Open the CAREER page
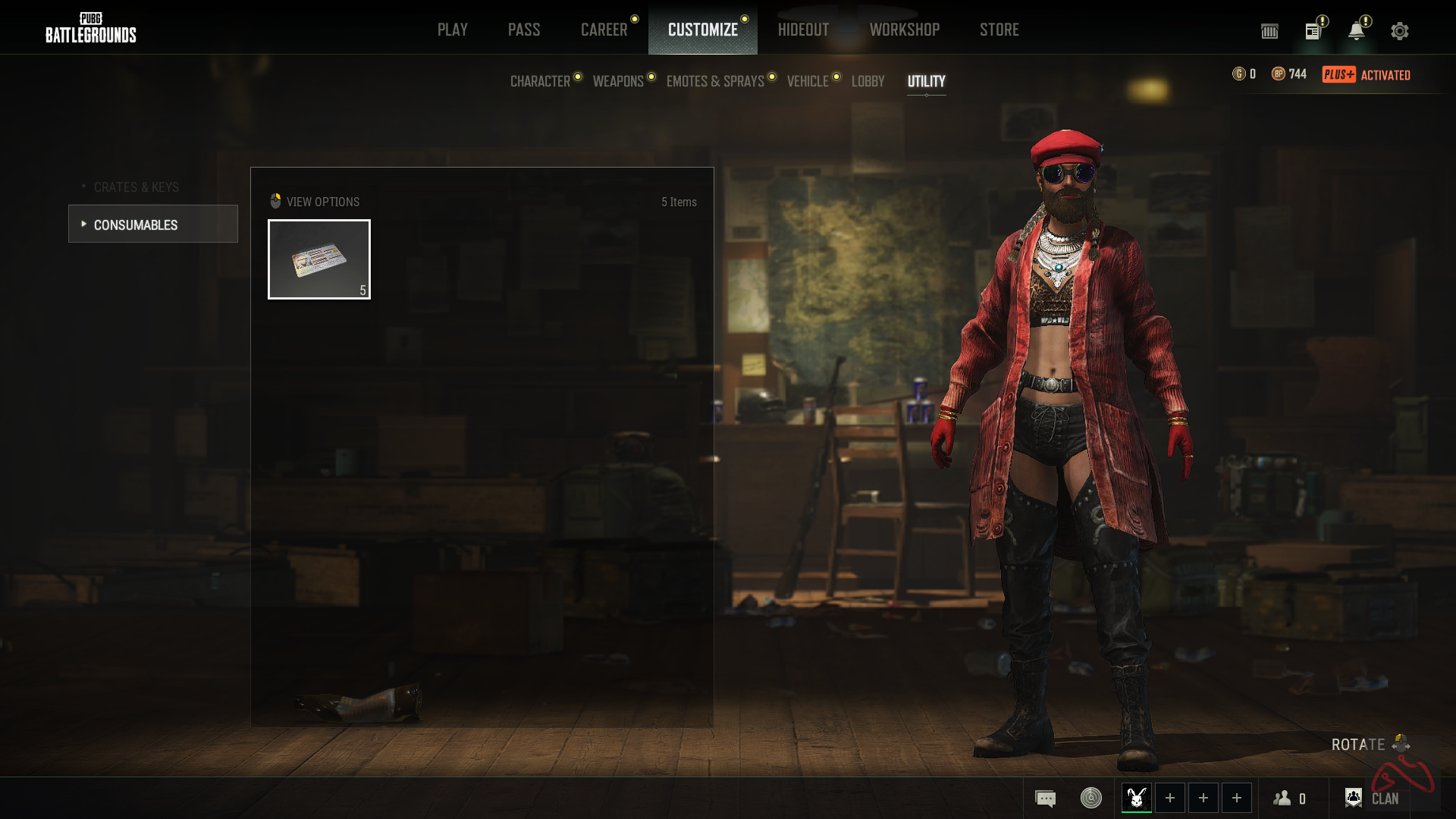 pos(604,30)
